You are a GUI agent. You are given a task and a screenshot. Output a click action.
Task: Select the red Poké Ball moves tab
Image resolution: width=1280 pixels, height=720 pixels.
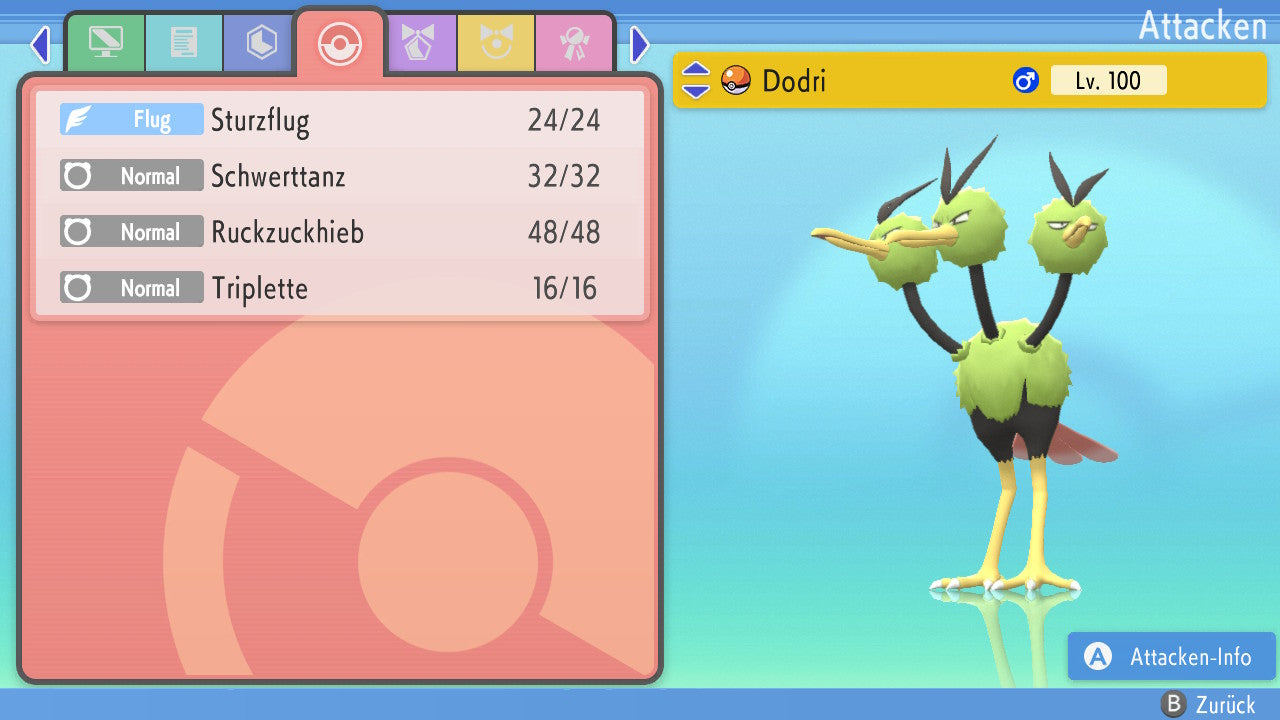pos(339,43)
